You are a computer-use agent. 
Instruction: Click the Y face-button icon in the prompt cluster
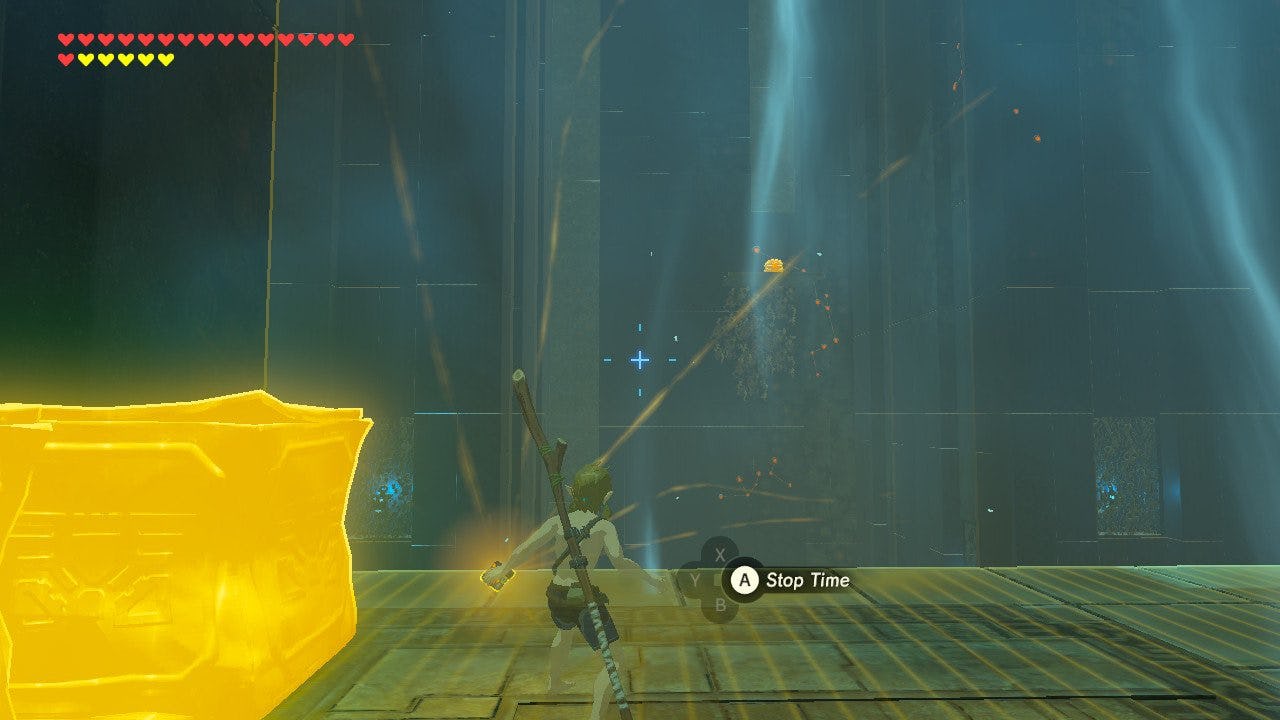click(x=695, y=578)
